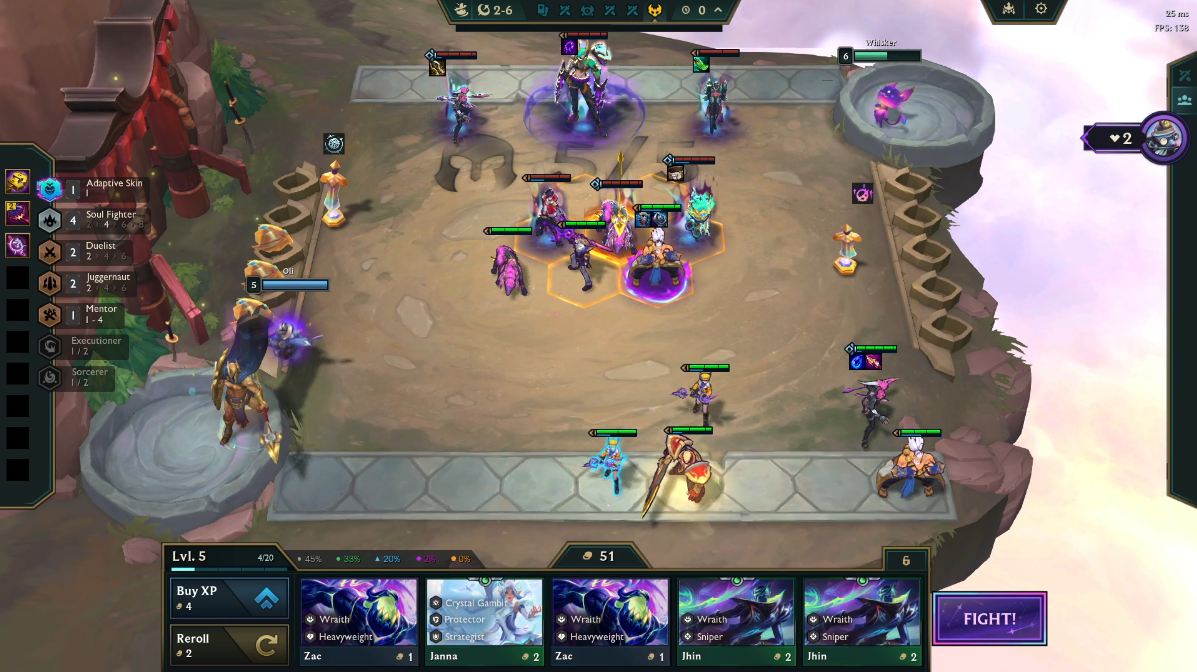The width and height of the screenshot is (1197, 672).
Task: Pick the purple orb item in the item bench
Action: click(17, 245)
